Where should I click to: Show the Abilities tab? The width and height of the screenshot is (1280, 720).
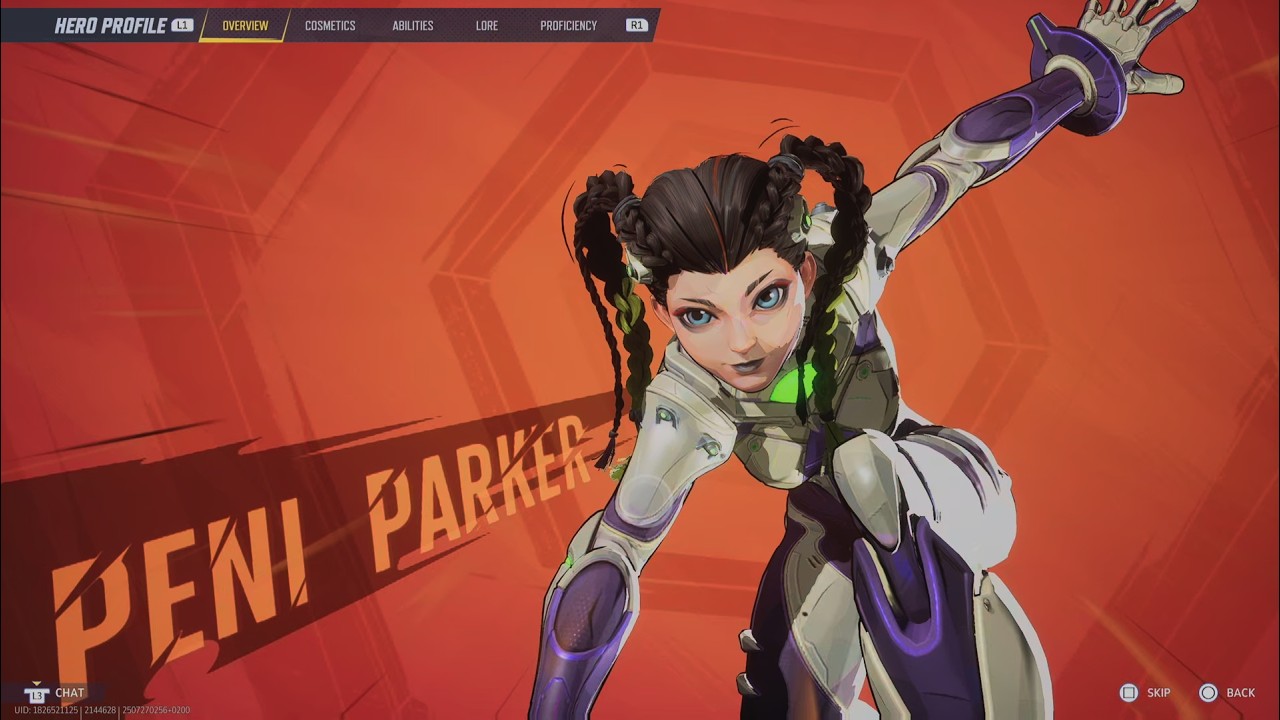pos(413,26)
